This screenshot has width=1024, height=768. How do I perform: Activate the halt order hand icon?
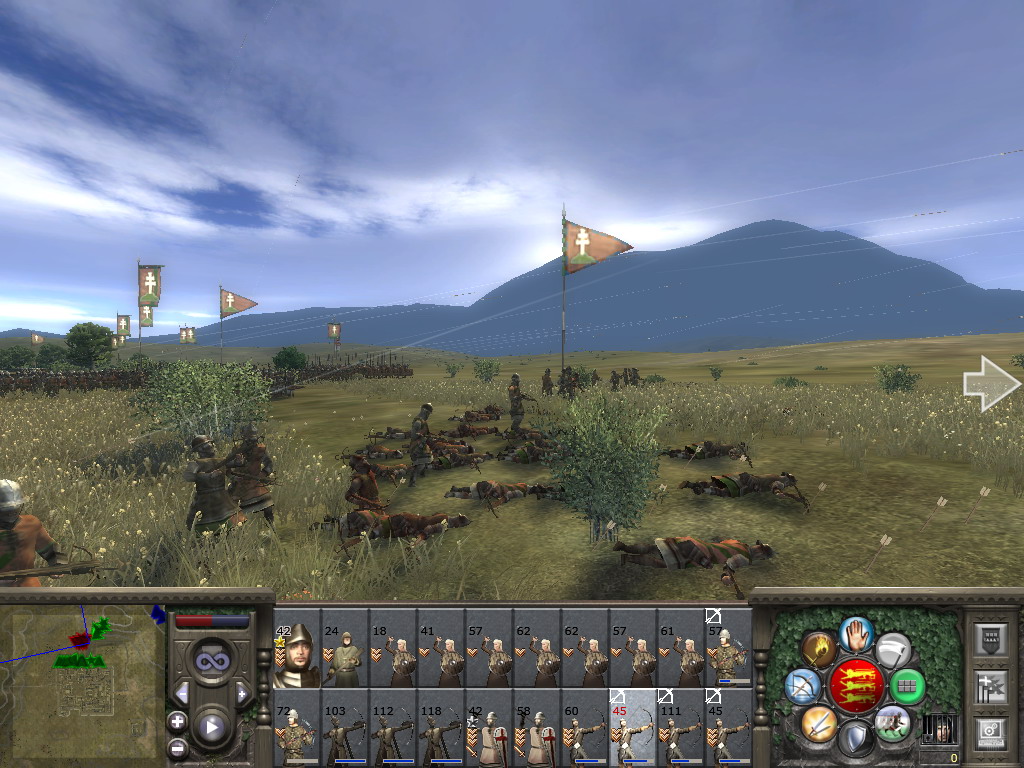pos(856,633)
